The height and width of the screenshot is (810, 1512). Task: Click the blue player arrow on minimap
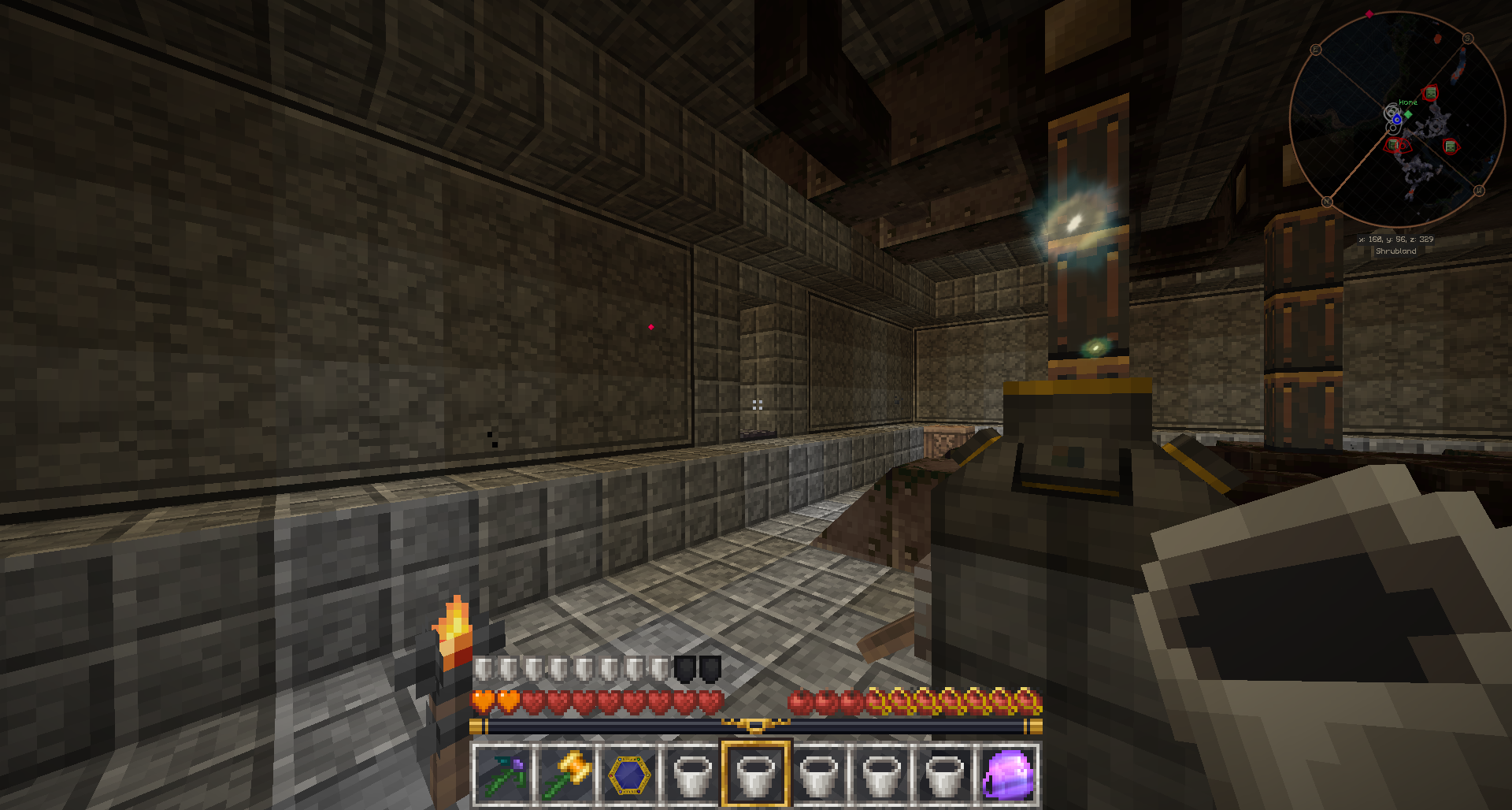(1396, 120)
